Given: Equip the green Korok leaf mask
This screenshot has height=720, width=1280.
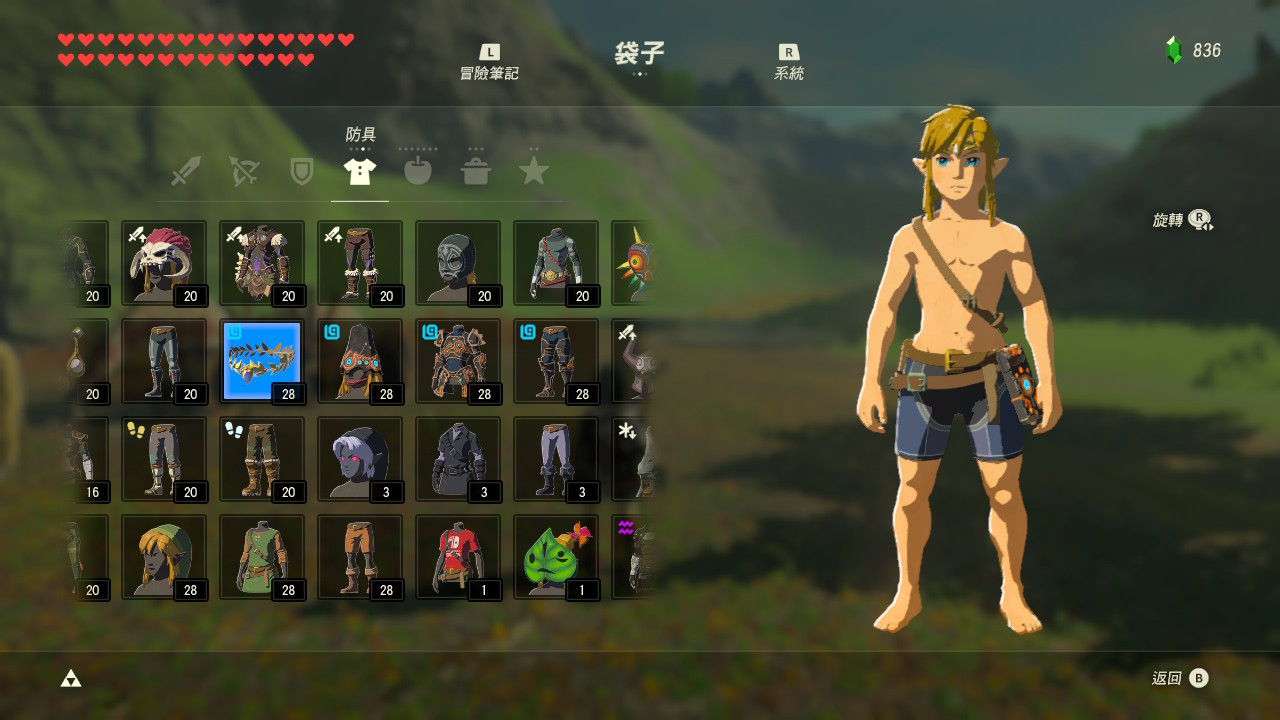Looking at the screenshot, I should point(556,557).
